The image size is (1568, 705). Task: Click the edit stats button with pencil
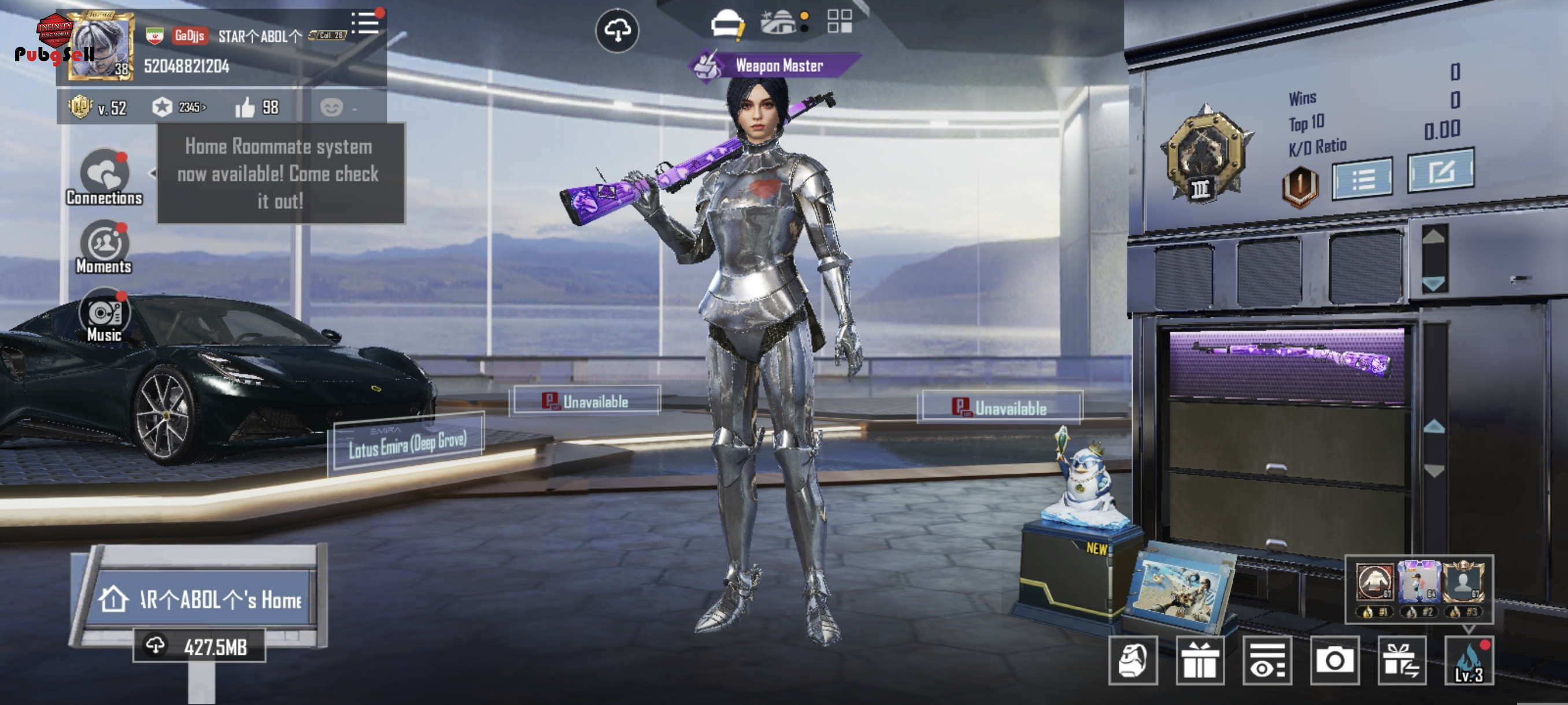point(1440,172)
